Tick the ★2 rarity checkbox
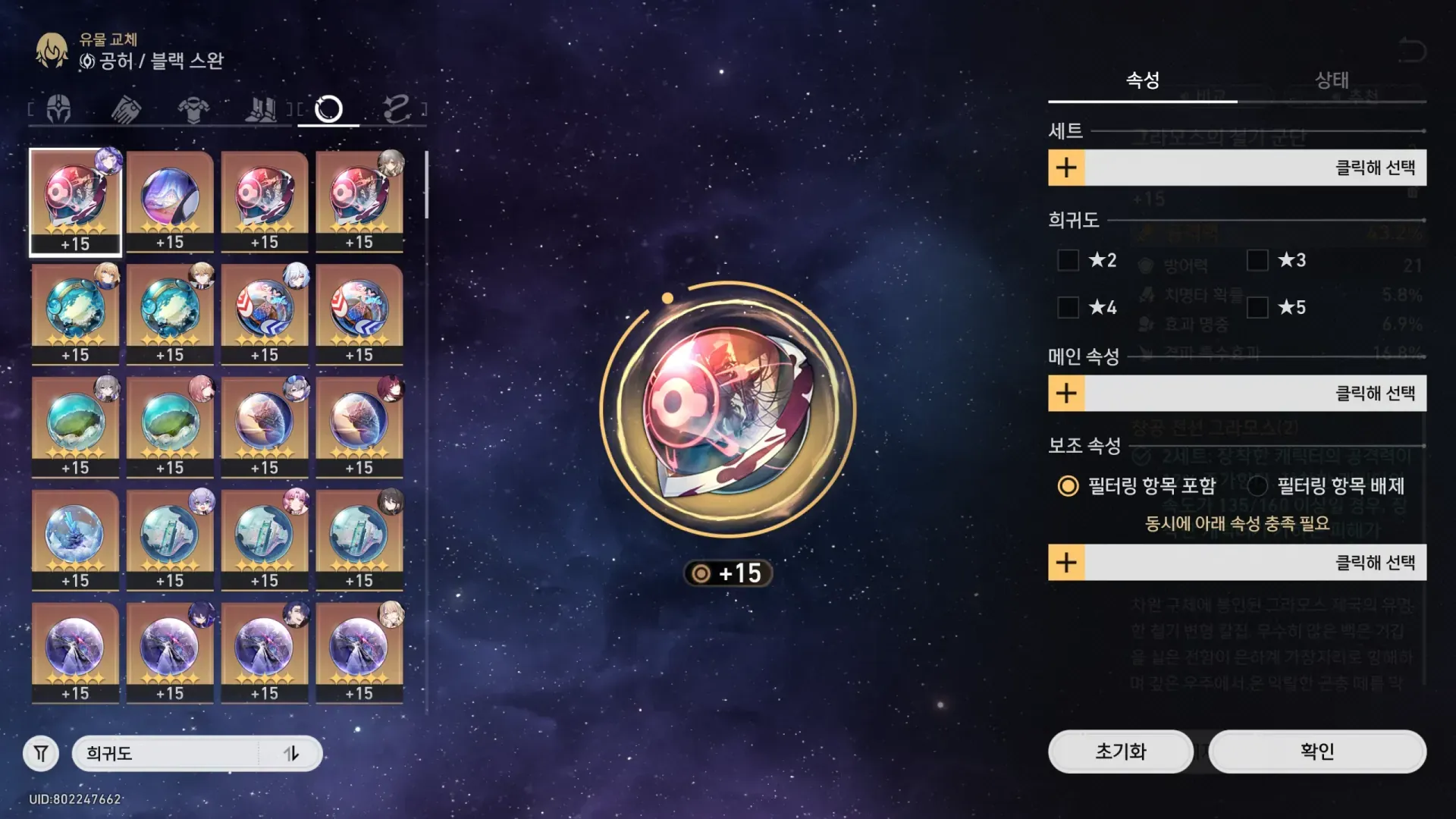 [1068, 260]
